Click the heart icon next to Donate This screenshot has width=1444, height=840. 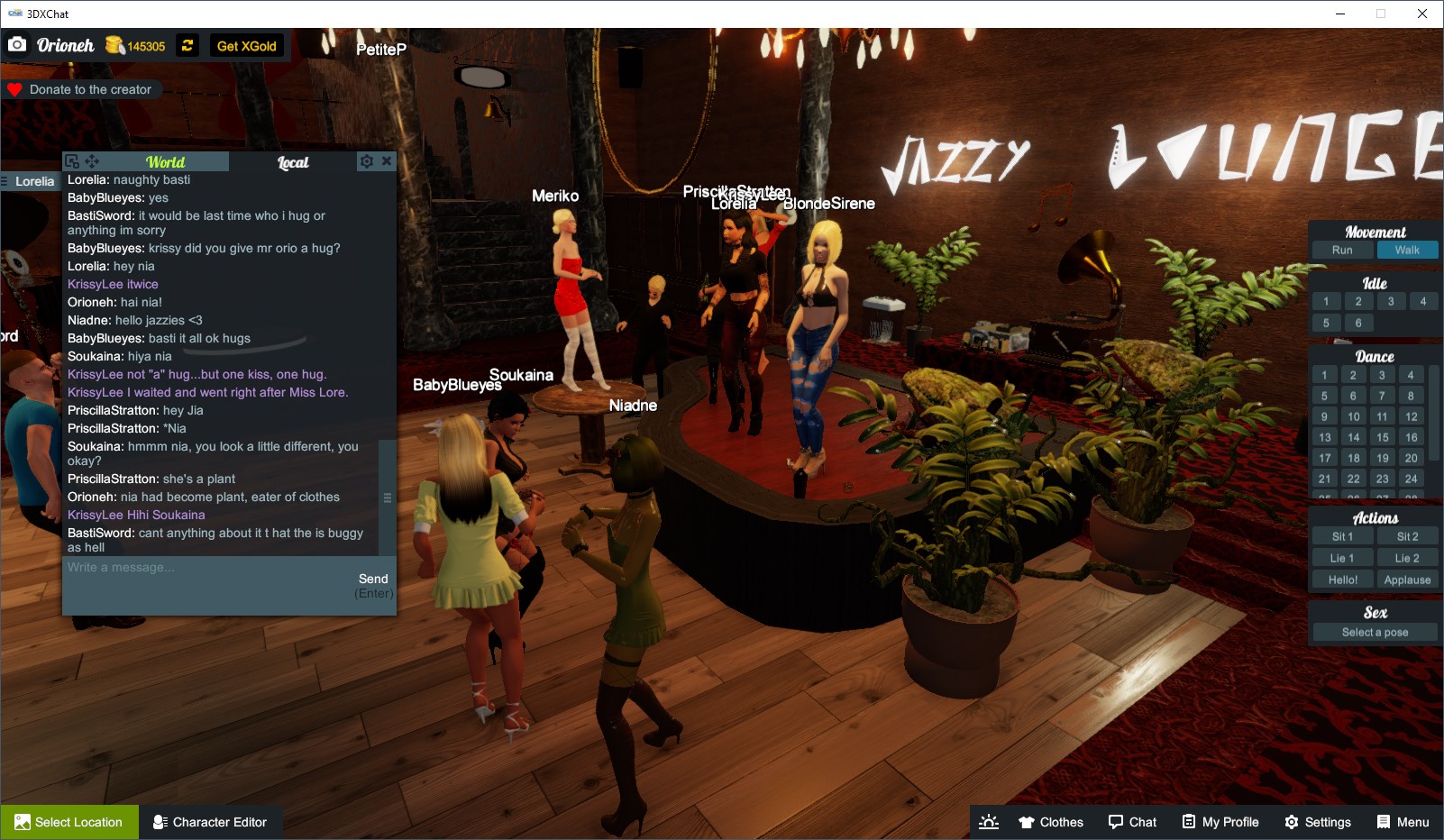pos(14,88)
